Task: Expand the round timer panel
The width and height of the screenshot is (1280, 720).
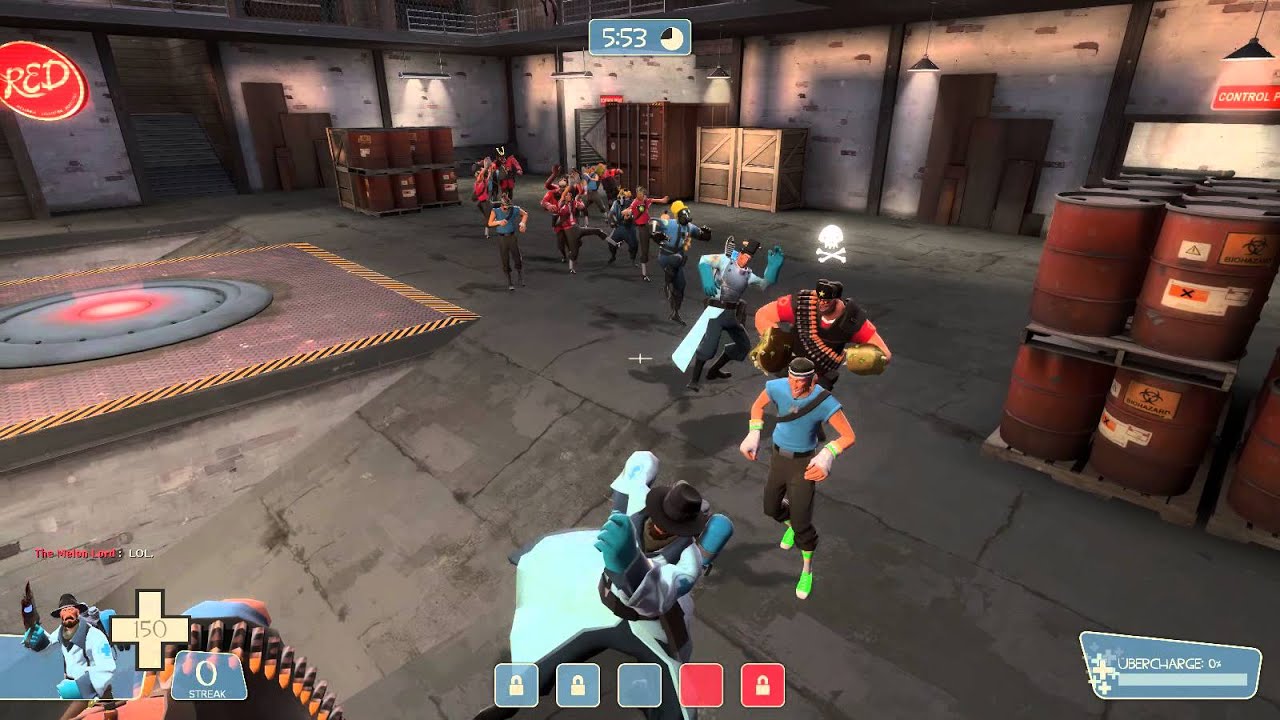Action: coord(640,36)
